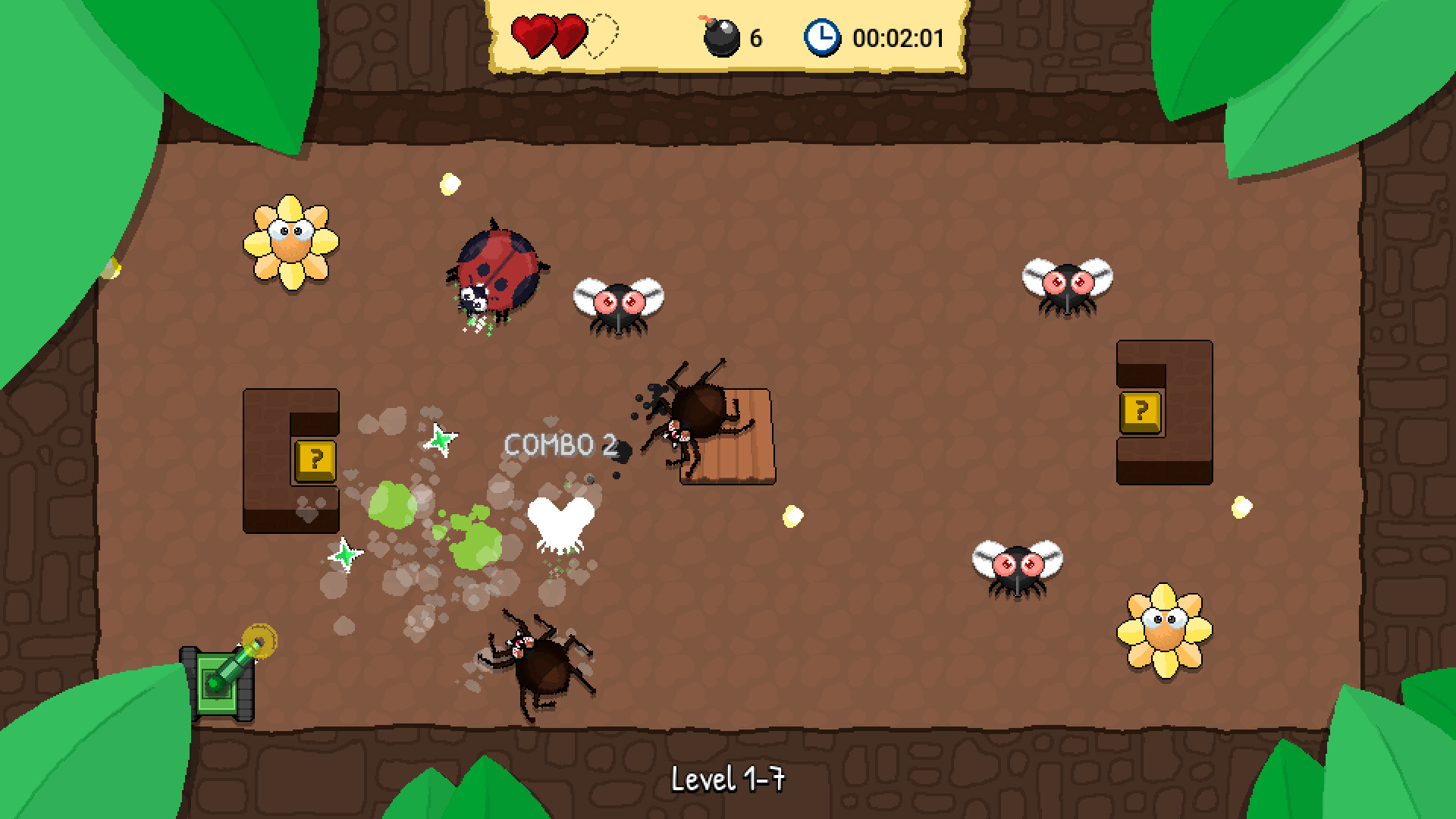This screenshot has height=819, width=1456.
Task: Click the fly near the ladybug
Action: (620, 302)
